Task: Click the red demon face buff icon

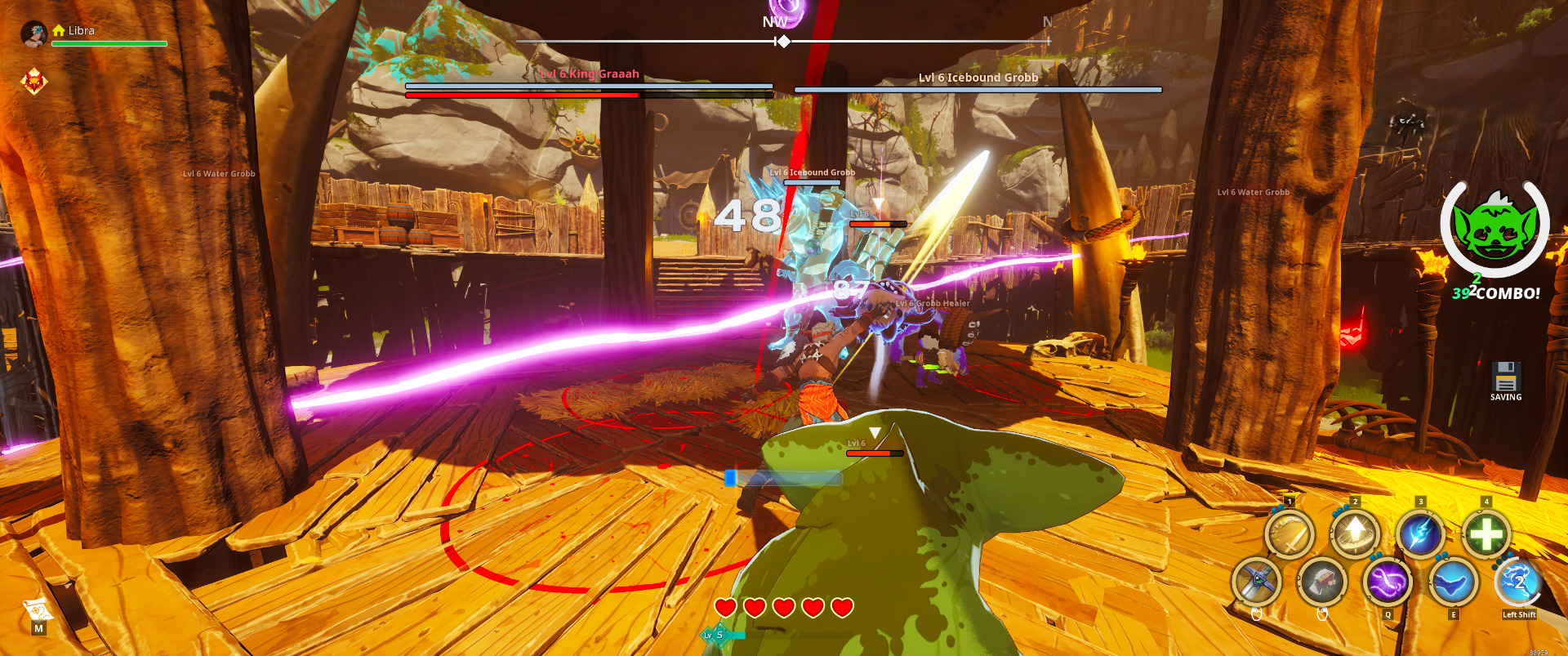Action: (33, 81)
